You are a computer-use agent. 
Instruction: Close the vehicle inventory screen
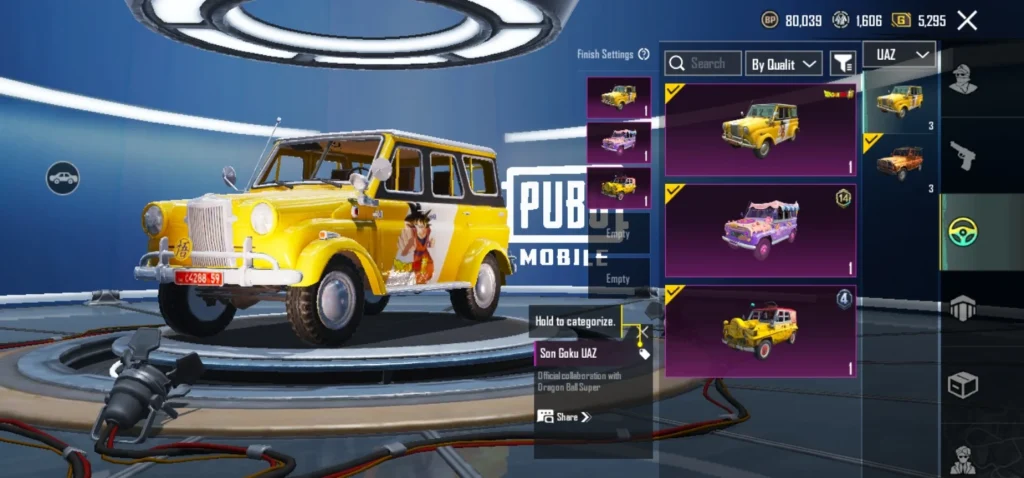(967, 20)
